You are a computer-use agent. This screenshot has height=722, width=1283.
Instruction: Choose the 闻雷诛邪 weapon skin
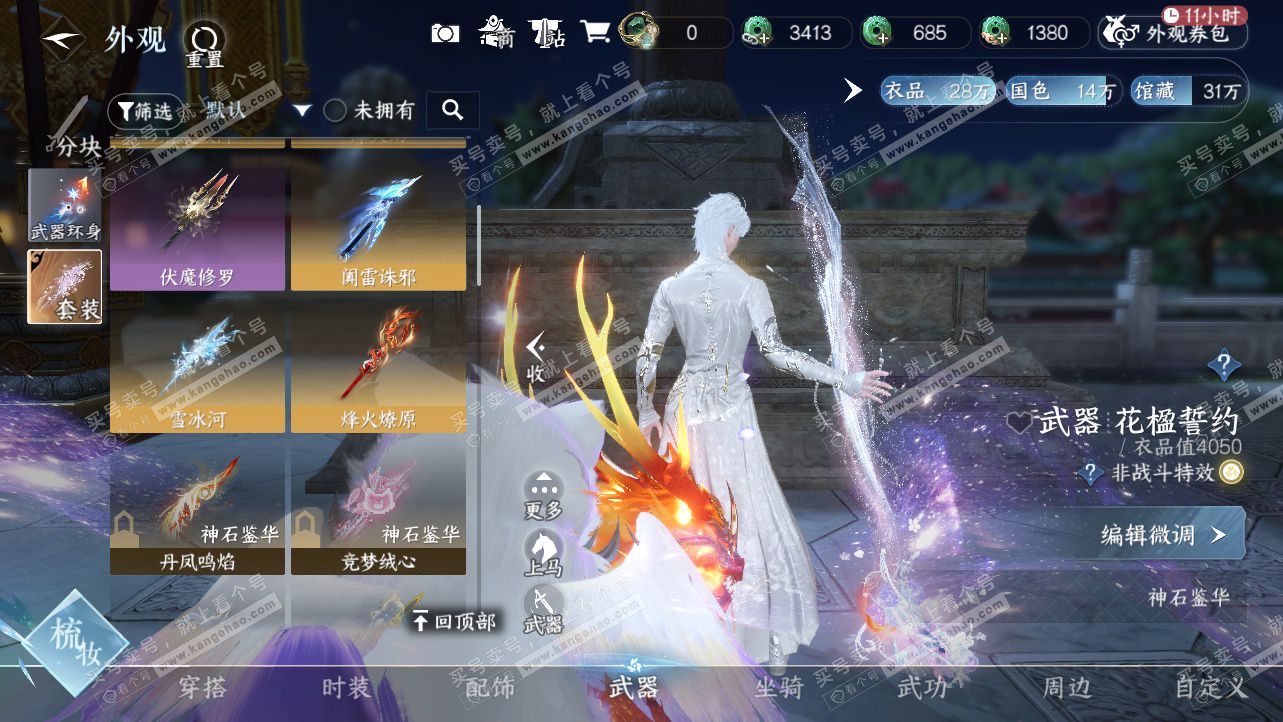378,229
